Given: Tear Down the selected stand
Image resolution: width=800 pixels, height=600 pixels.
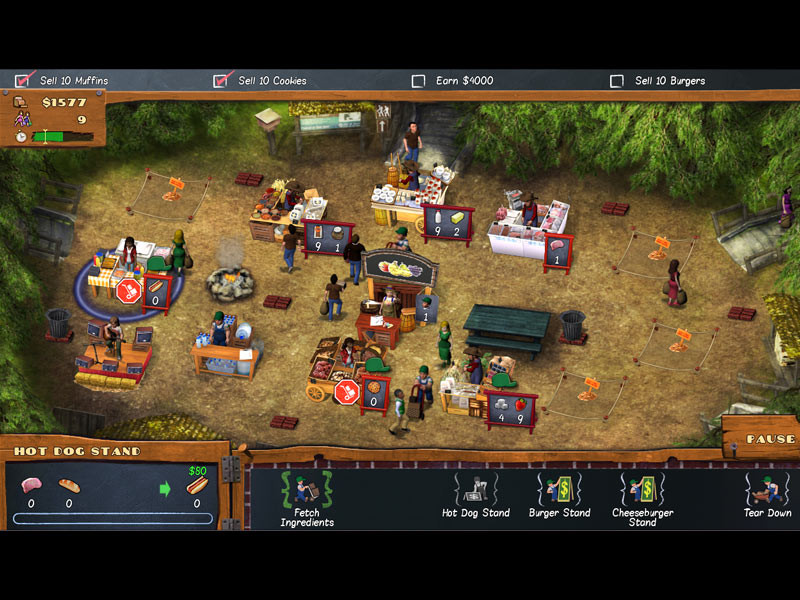Looking at the screenshot, I should (x=767, y=495).
